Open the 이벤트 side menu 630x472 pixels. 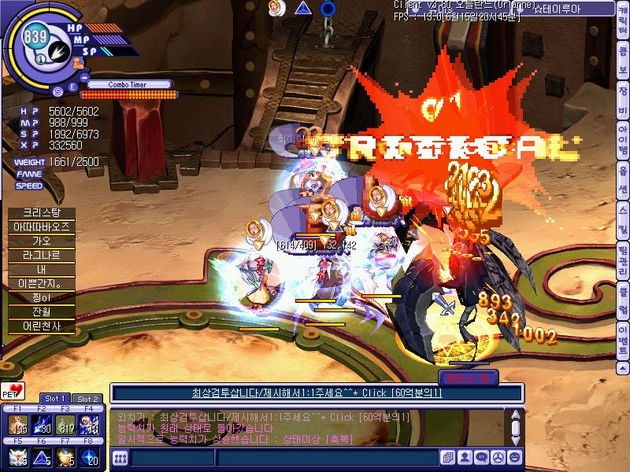pyautogui.click(x=622, y=333)
